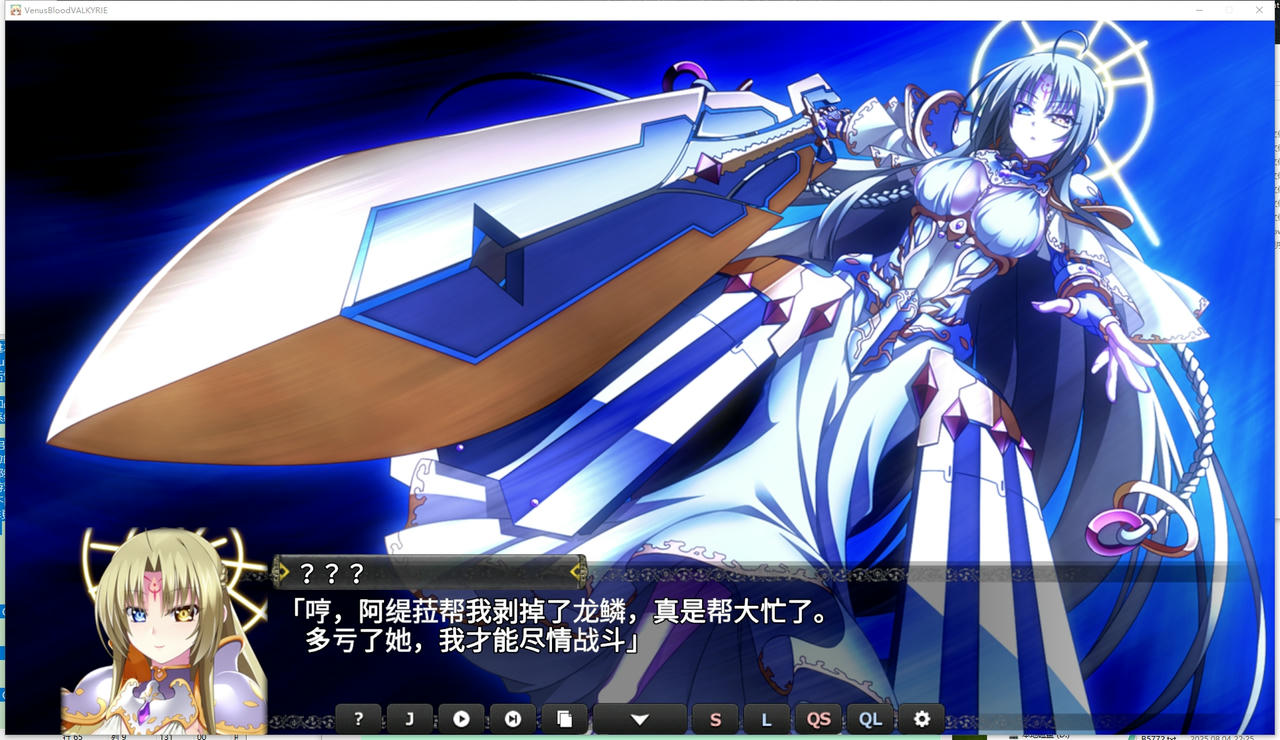Click the left gold diamond on the name box

pos(283,571)
